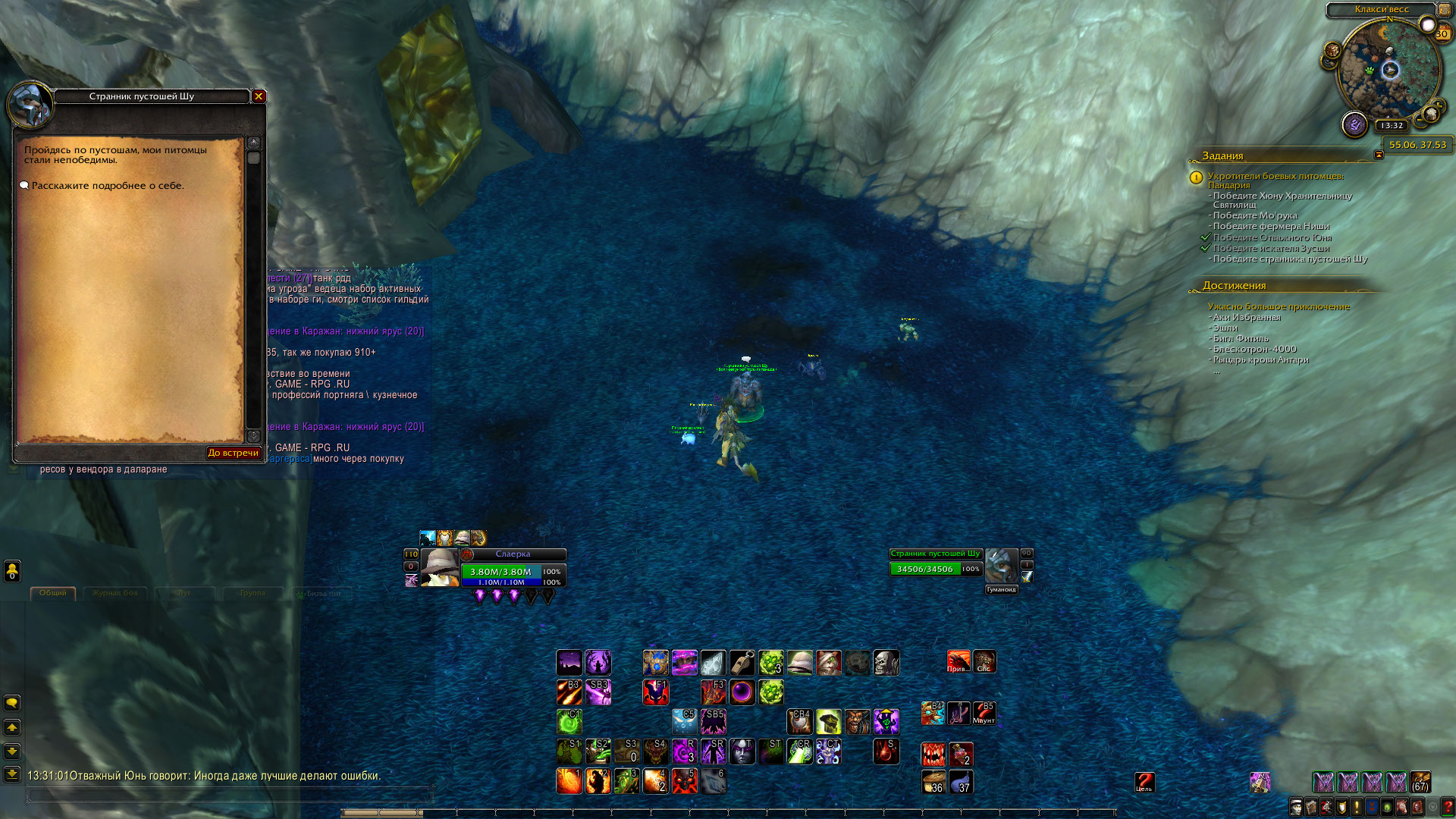Select the Слаерка player portrait
Viewport: 1456px width, 819px height.
439,568
